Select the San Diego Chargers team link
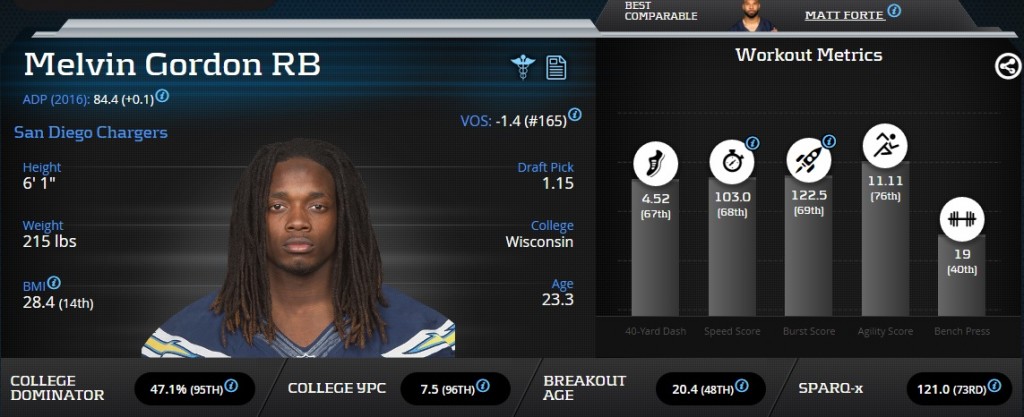 (91, 132)
